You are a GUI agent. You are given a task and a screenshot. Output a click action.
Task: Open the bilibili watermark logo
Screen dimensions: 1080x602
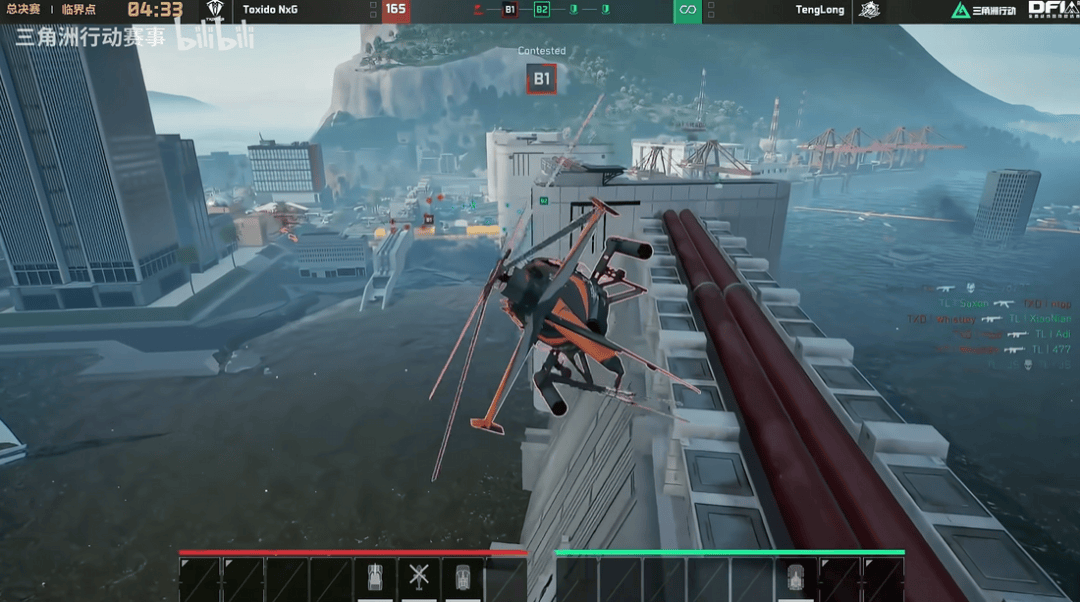click(214, 37)
